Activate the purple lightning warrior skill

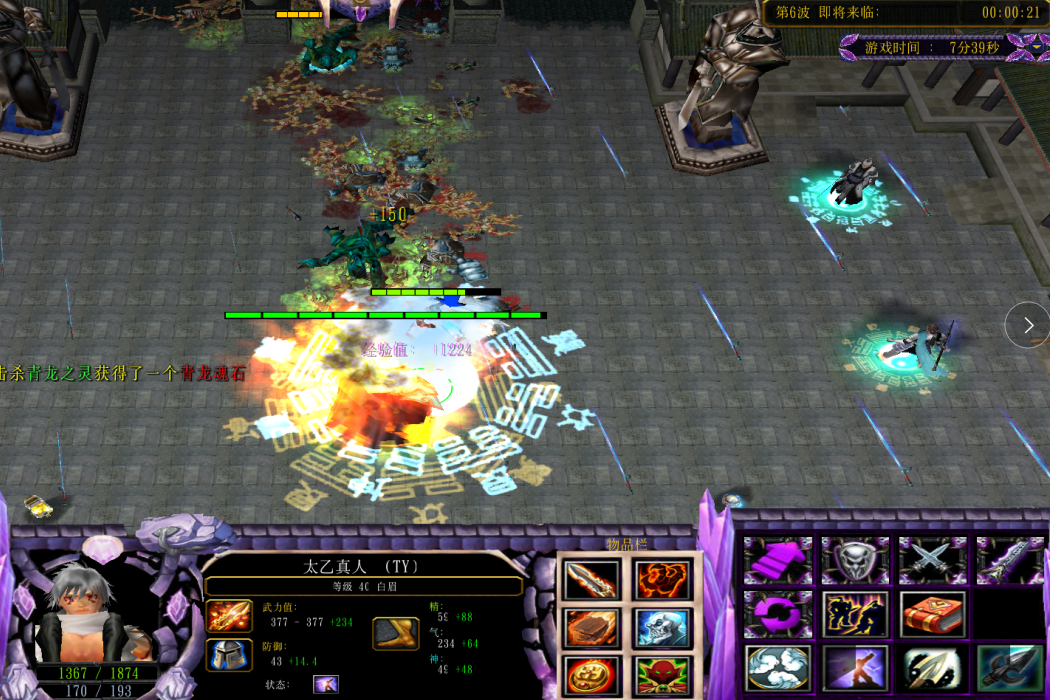tap(855, 668)
